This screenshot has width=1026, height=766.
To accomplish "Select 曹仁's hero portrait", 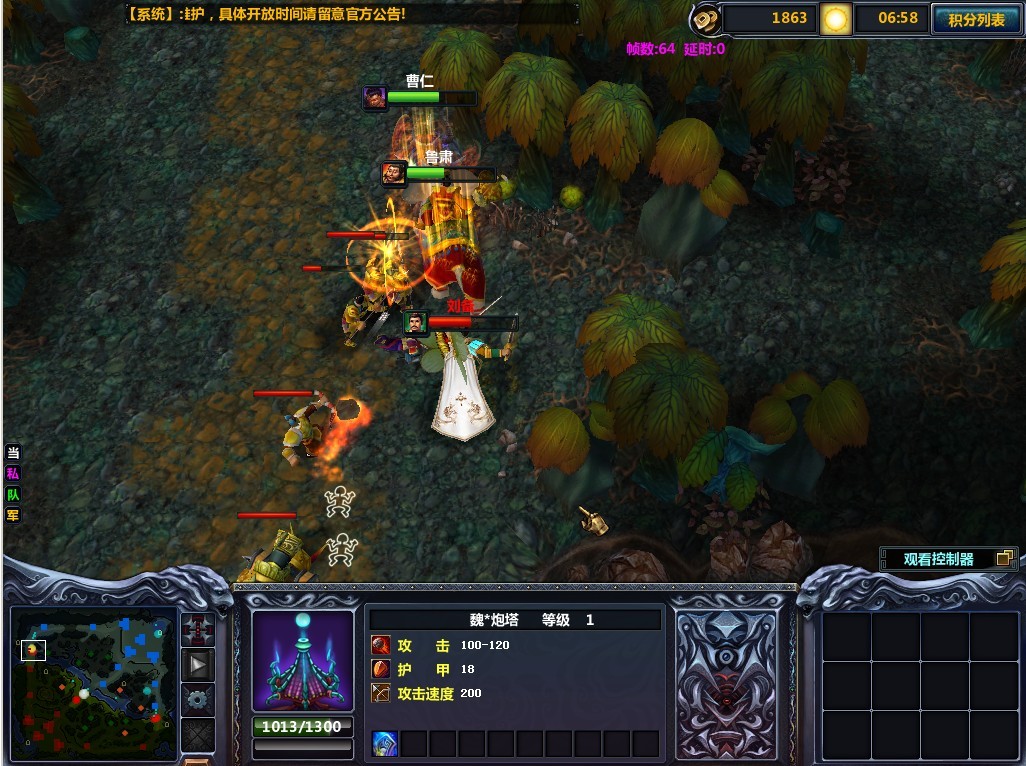I will (375, 97).
